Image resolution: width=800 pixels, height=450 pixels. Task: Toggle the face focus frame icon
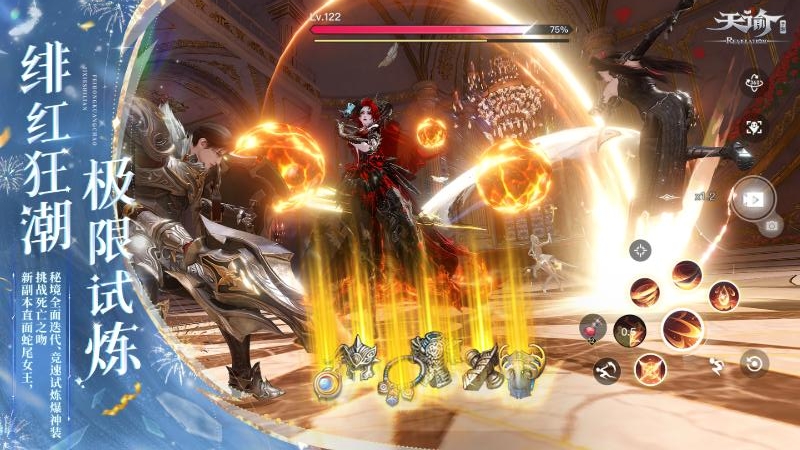coord(754,127)
